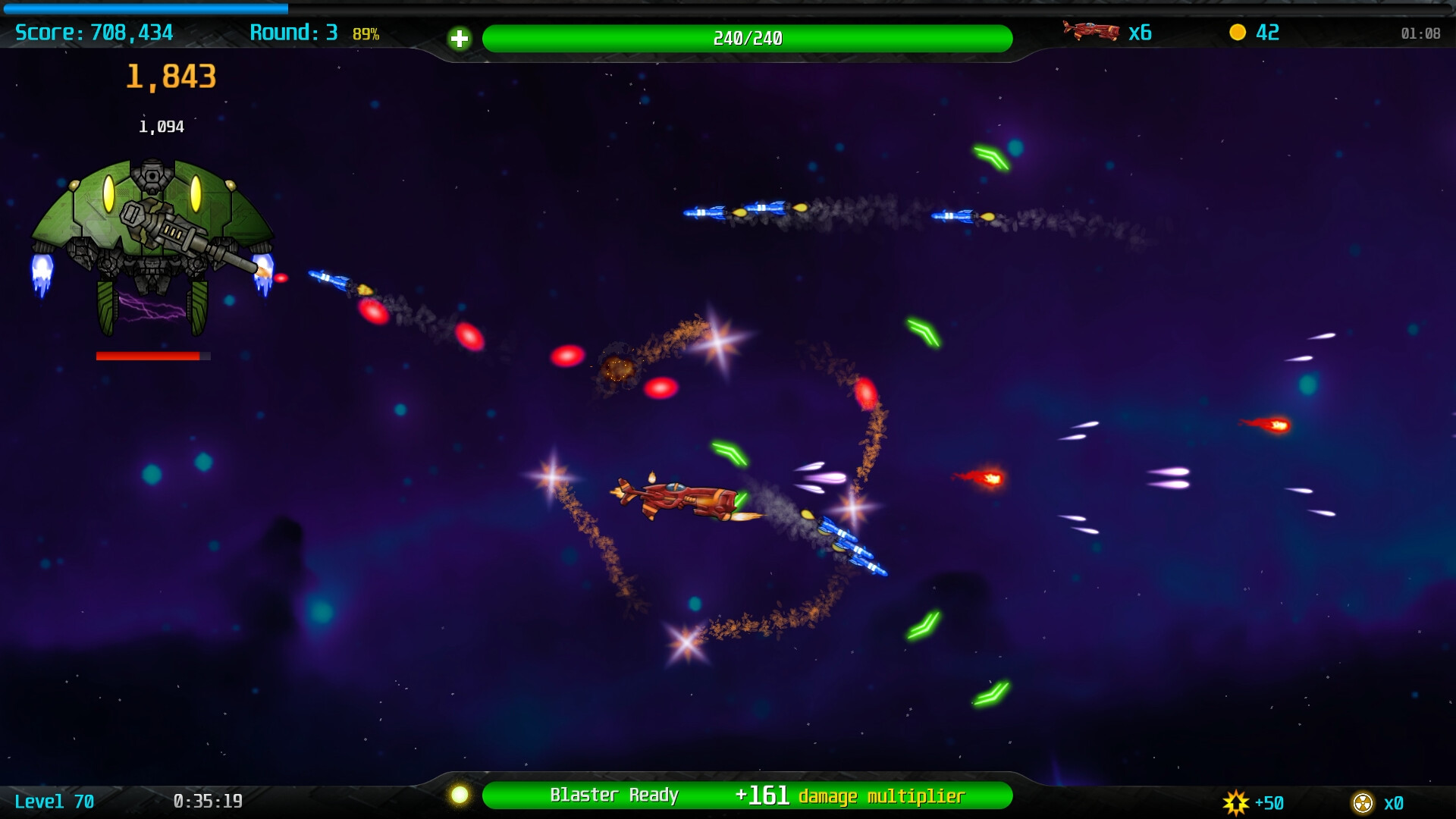Click the glowing yellow blaster orb icon
The width and height of the screenshot is (1456, 819).
(x=461, y=795)
